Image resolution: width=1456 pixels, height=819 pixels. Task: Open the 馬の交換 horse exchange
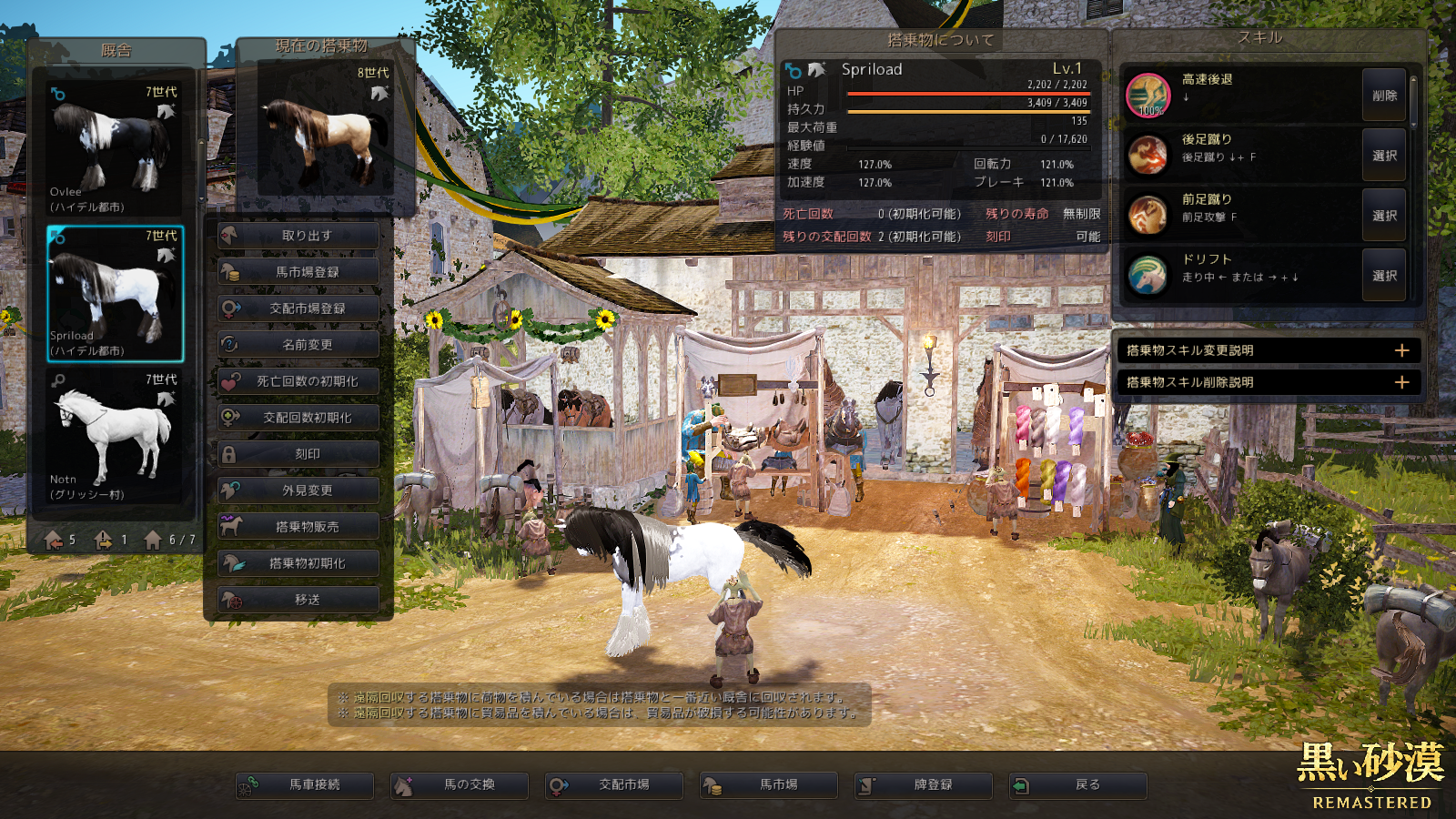tap(460, 784)
